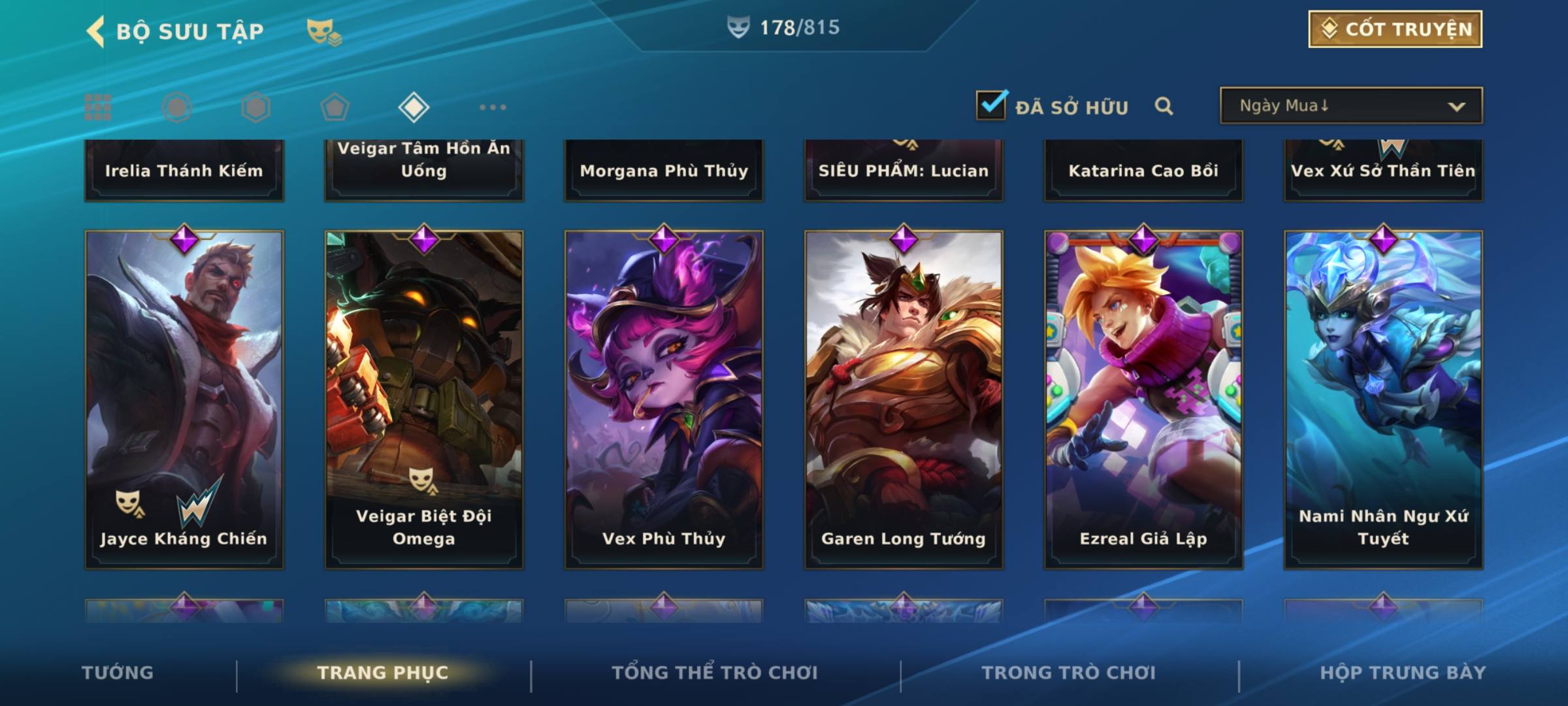Toggle the Đã Sở Hữu checkbox
1568x706 pixels.
pos(991,106)
